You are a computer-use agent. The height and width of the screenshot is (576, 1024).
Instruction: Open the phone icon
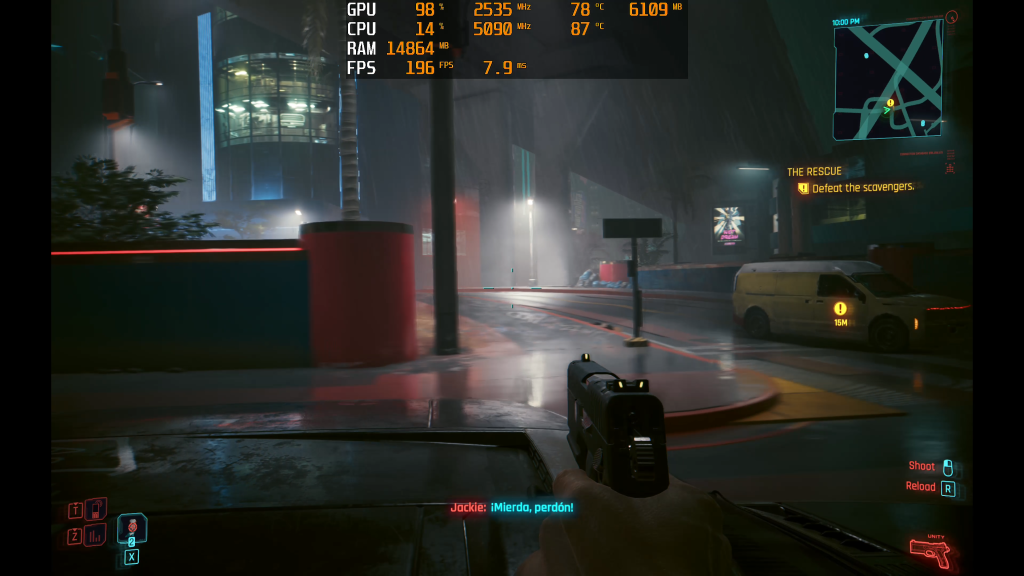95,509
